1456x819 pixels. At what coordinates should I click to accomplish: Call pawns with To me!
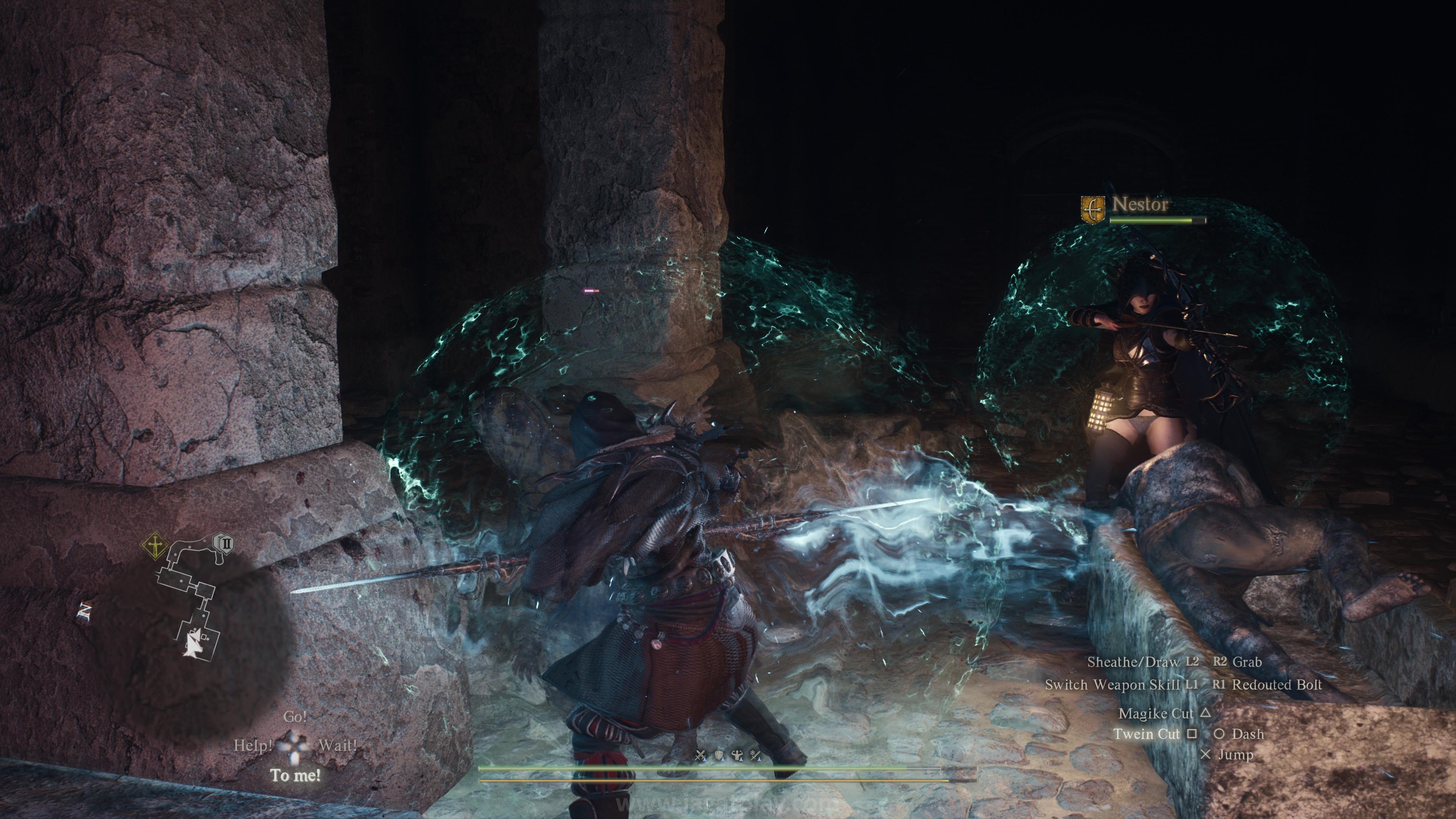295,775
